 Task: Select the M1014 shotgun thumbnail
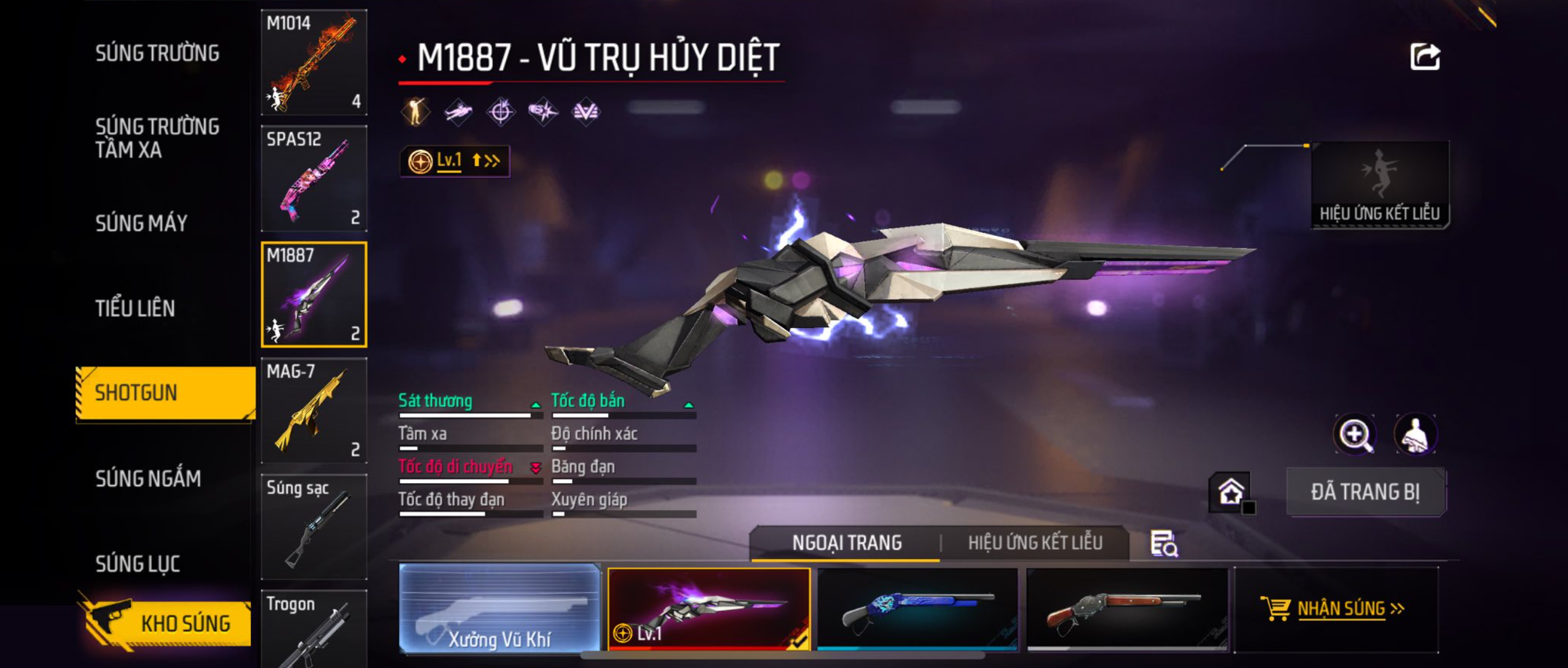coord(314,62)
